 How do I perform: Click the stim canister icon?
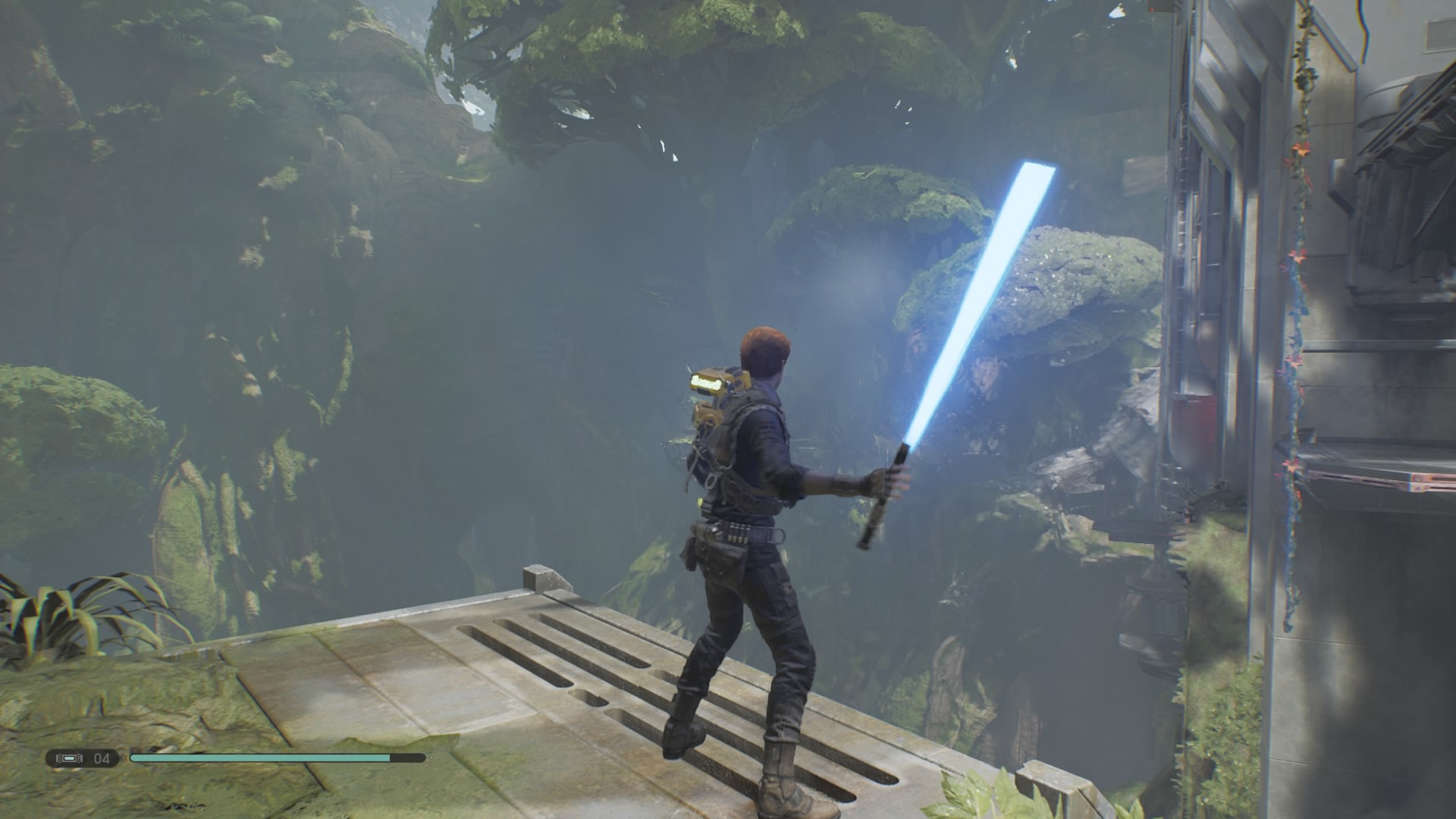69,758
